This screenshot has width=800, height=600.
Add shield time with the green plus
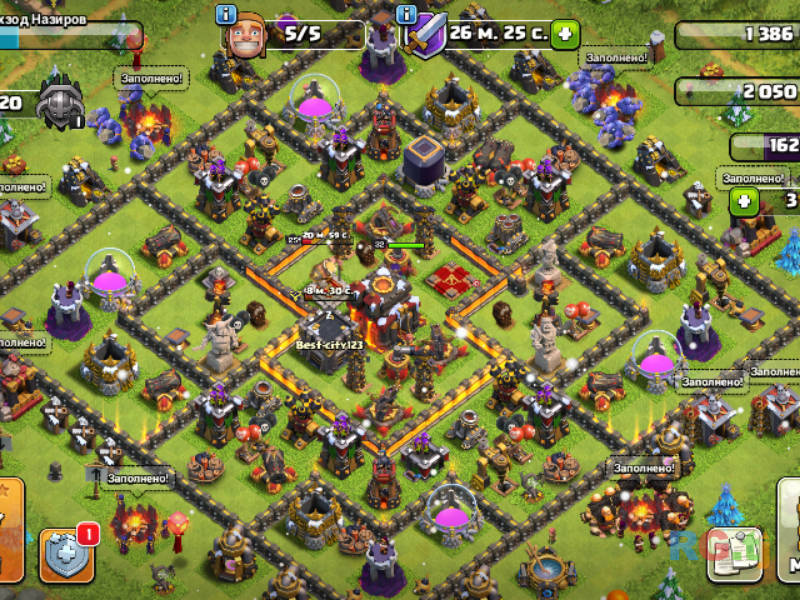[565, 34]
